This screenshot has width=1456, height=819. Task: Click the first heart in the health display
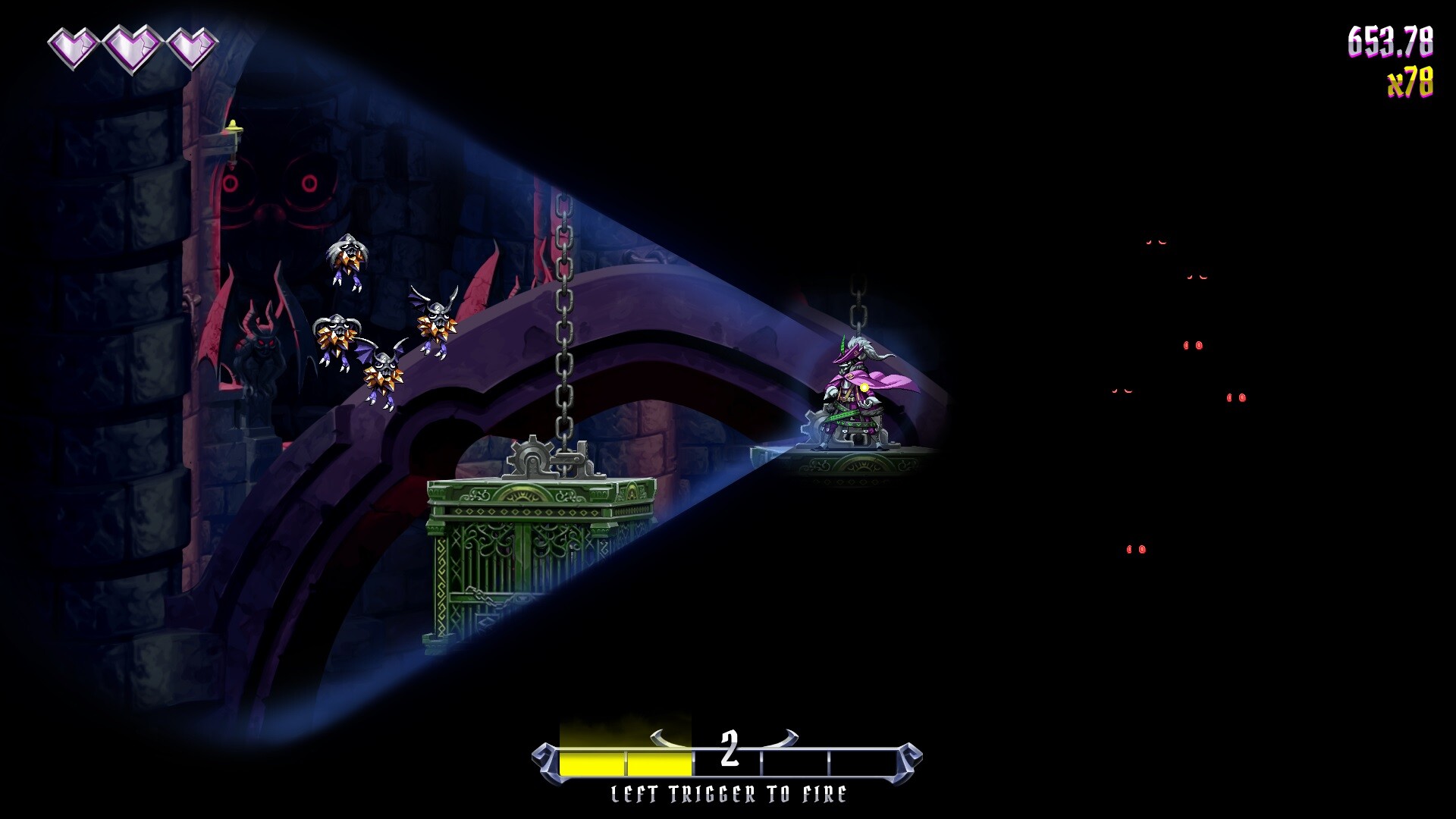pos(74,47)
